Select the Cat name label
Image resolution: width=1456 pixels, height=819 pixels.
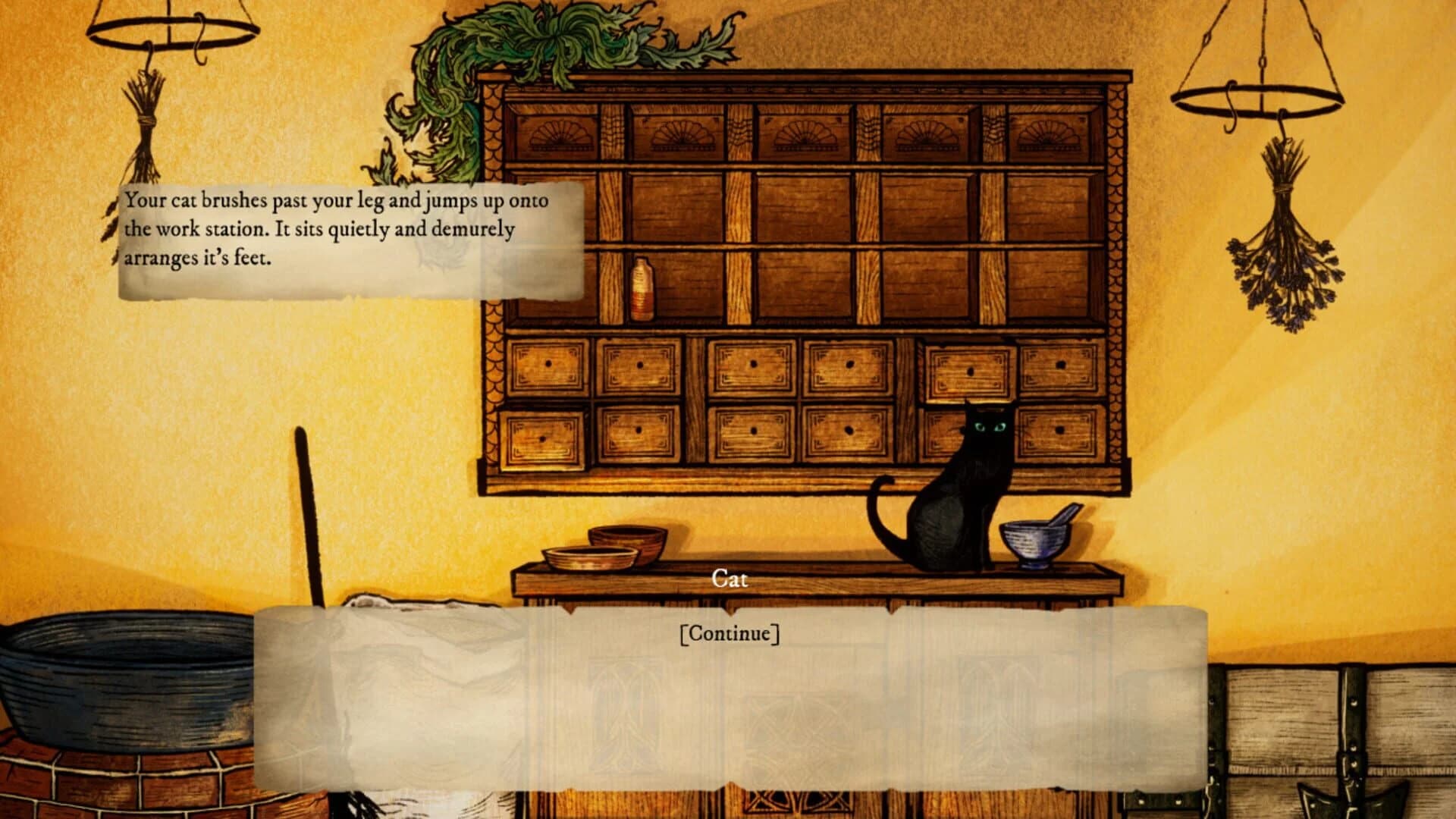coord(730,579)
